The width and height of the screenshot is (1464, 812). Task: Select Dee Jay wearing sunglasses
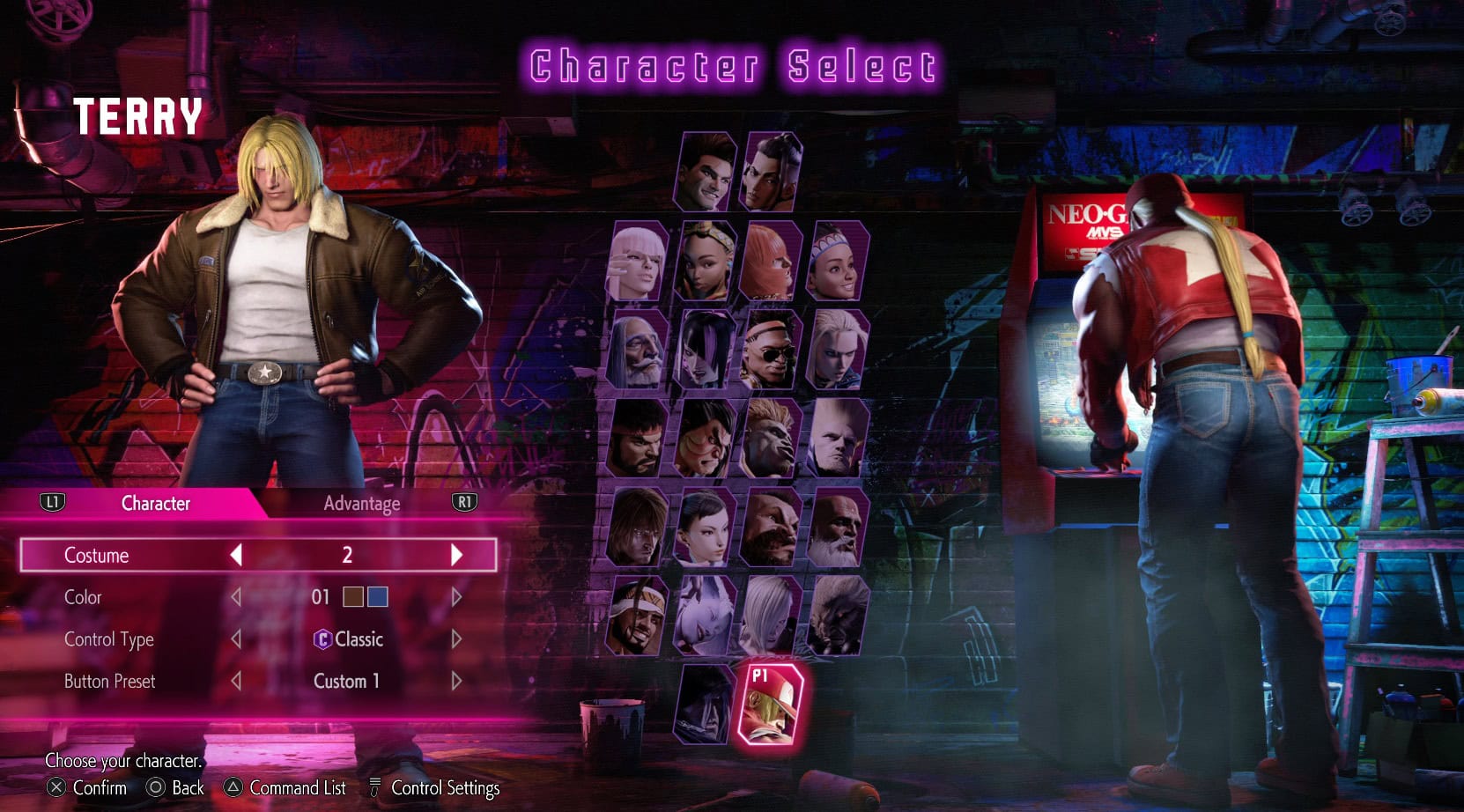coord(771,350)
